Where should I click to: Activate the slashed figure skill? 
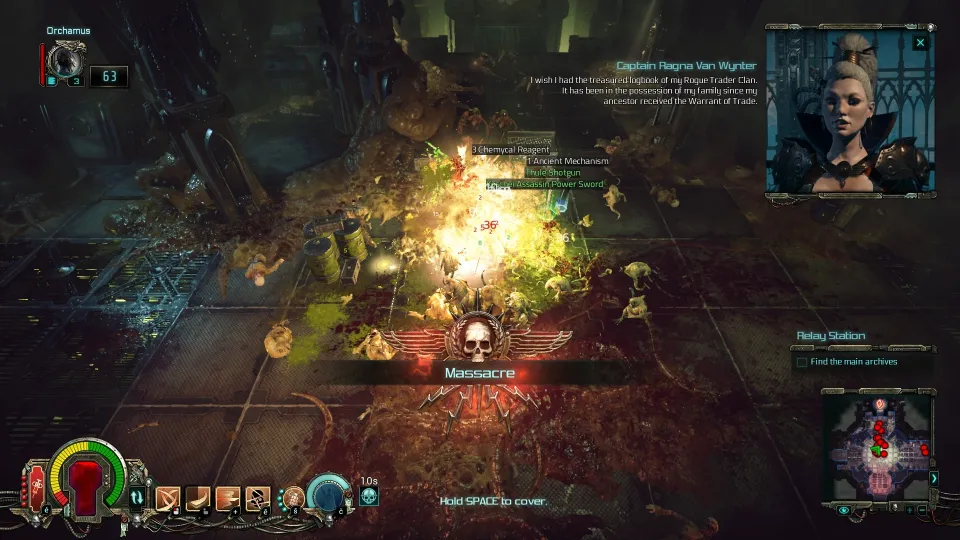[x=259, y=497]
